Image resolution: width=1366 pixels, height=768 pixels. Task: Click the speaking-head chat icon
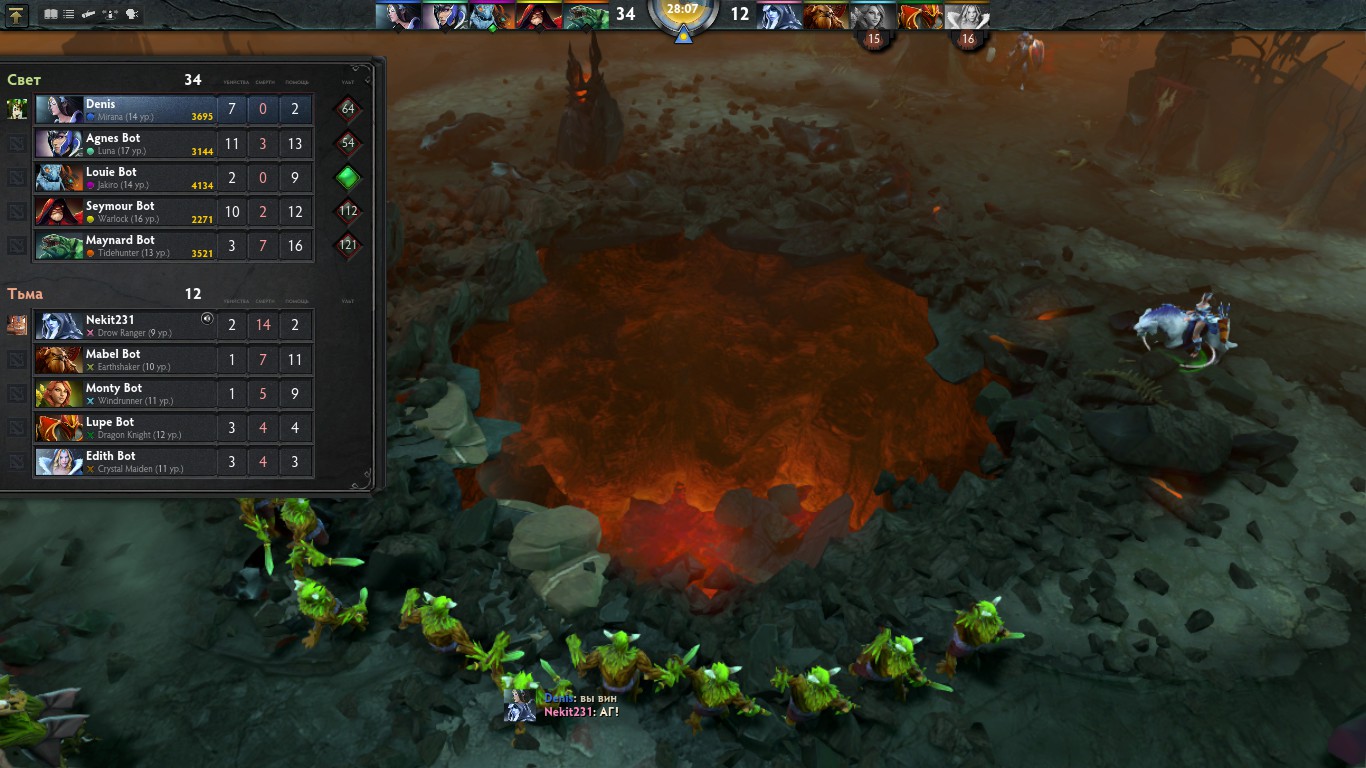131,14
